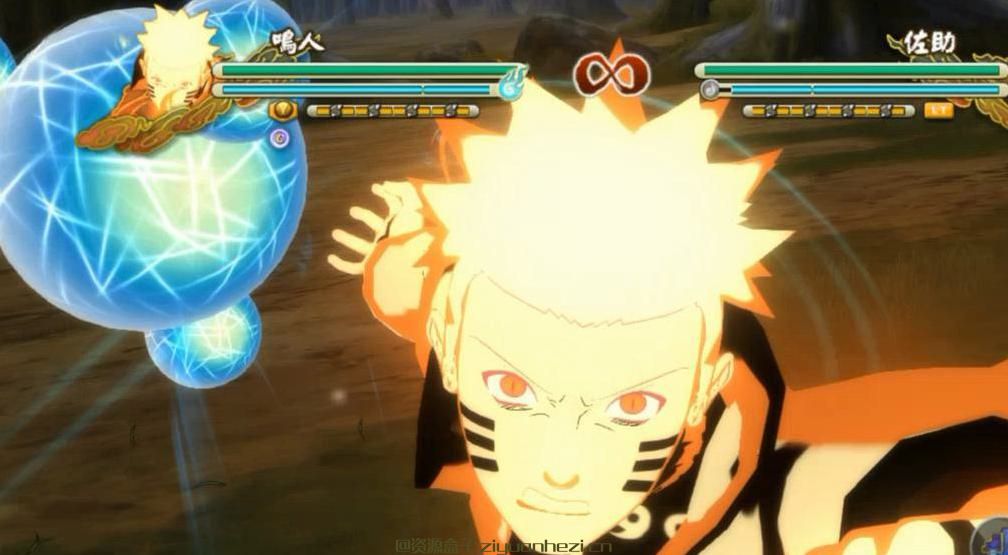1008x555 pixels.
Task: Select the golden shield icon under Naruto's bars
Action: pos(283,110)
